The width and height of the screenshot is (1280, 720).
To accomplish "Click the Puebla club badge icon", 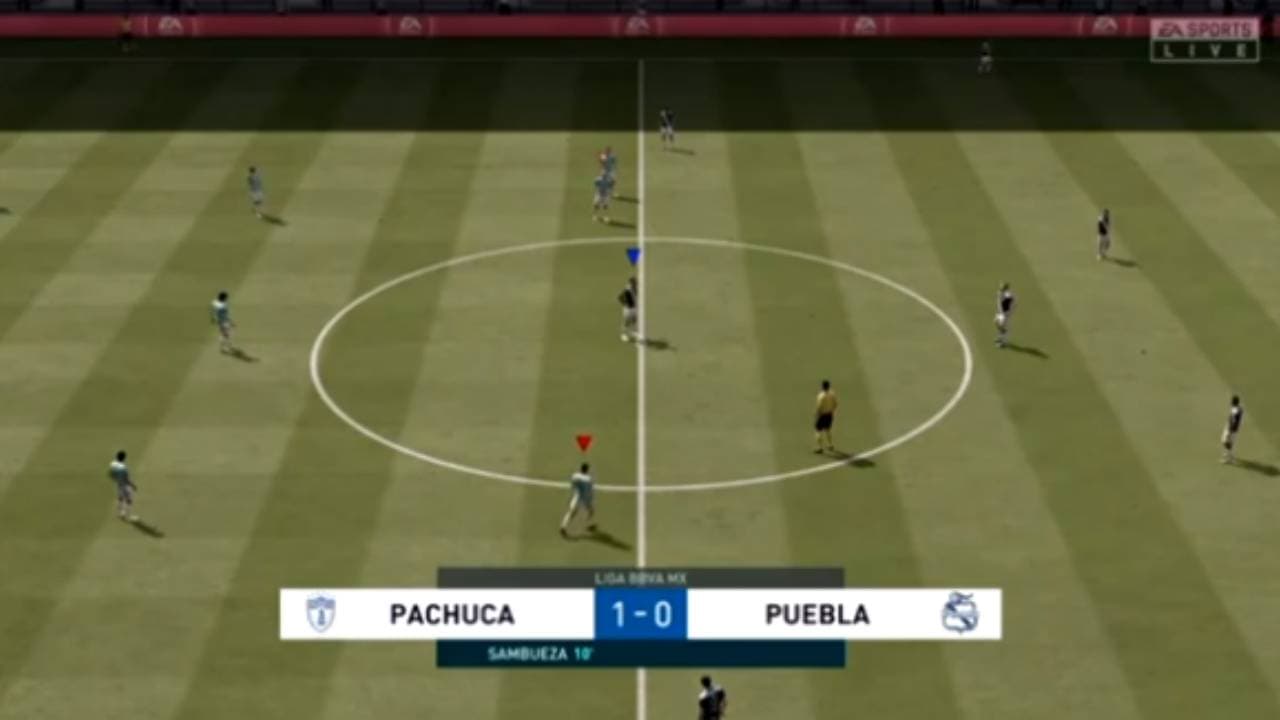I will click(962, 615).
